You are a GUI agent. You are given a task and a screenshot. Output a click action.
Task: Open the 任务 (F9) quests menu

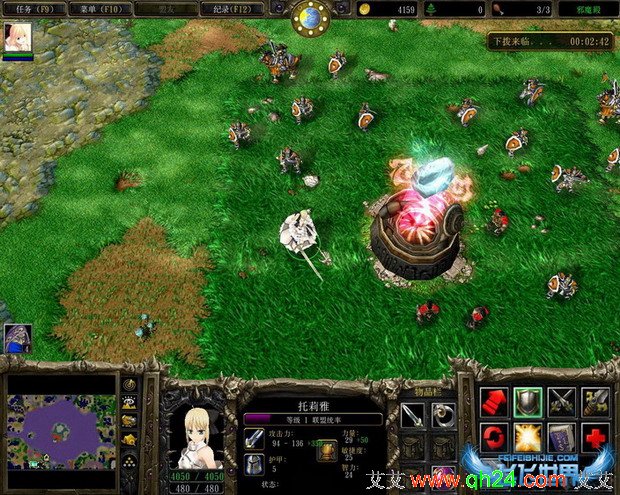[x=34, y=9]
